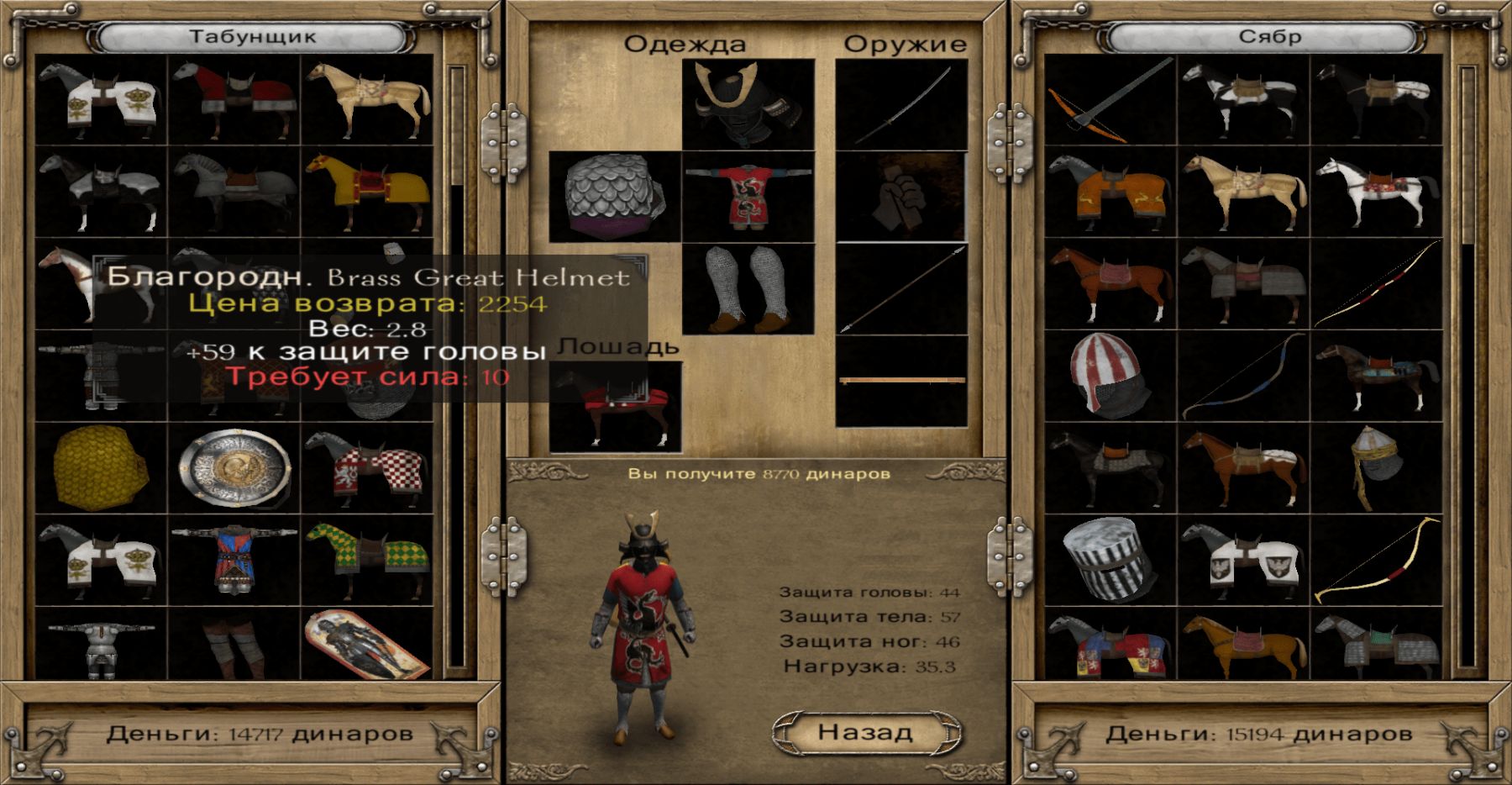Click the Назад button
Screen dimensions: 1512x785
pos(866,732)
